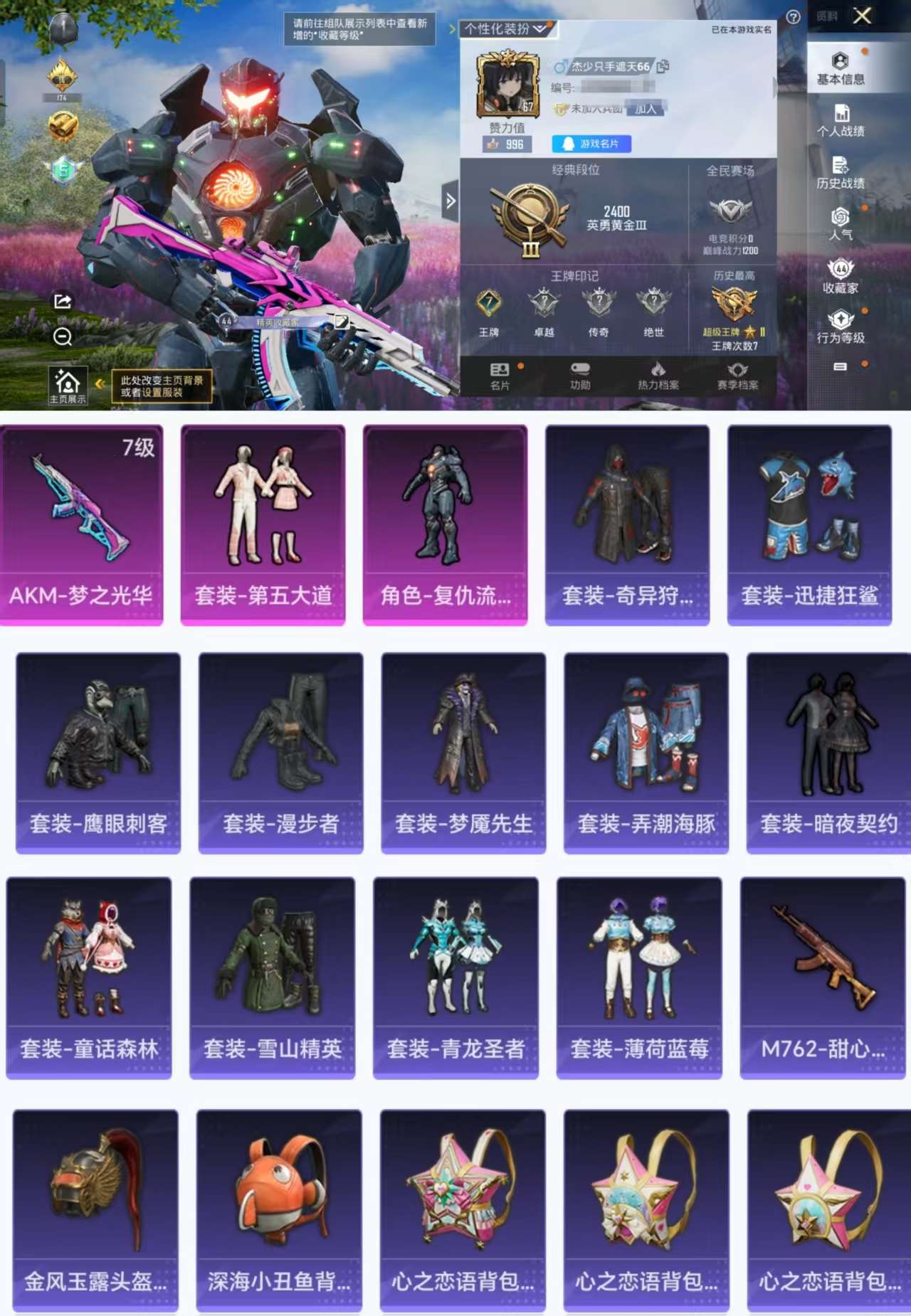Open the 收藏家 collector page icon

[842, 276]
